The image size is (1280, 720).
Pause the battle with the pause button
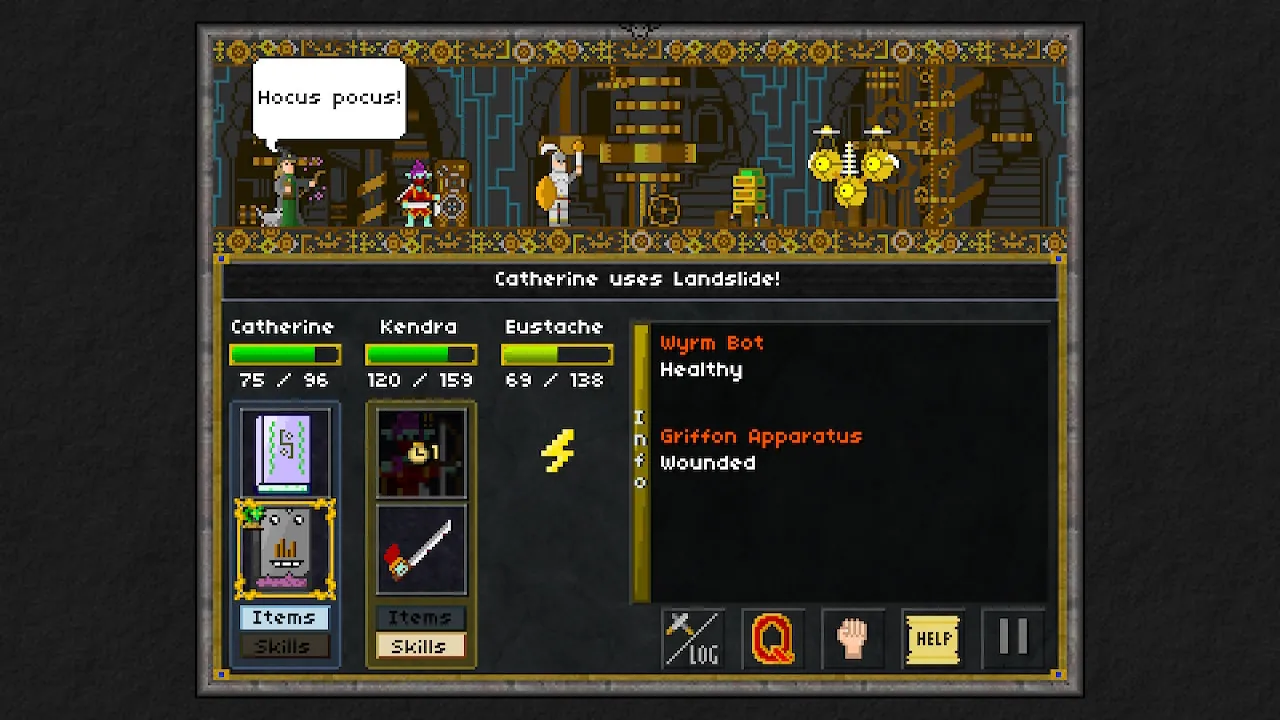[1014, 639]
